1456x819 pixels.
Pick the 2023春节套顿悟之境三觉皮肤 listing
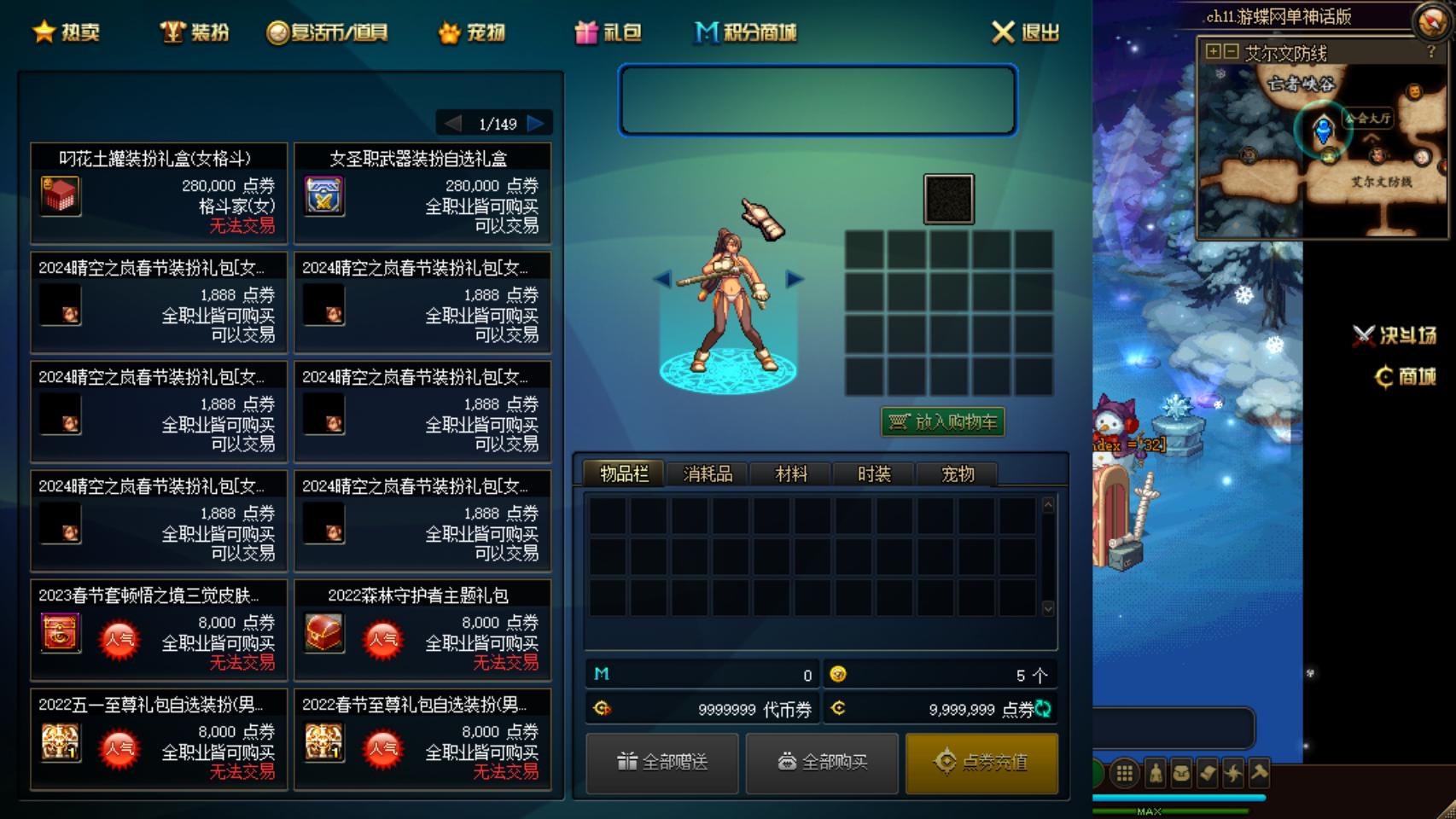159,630
